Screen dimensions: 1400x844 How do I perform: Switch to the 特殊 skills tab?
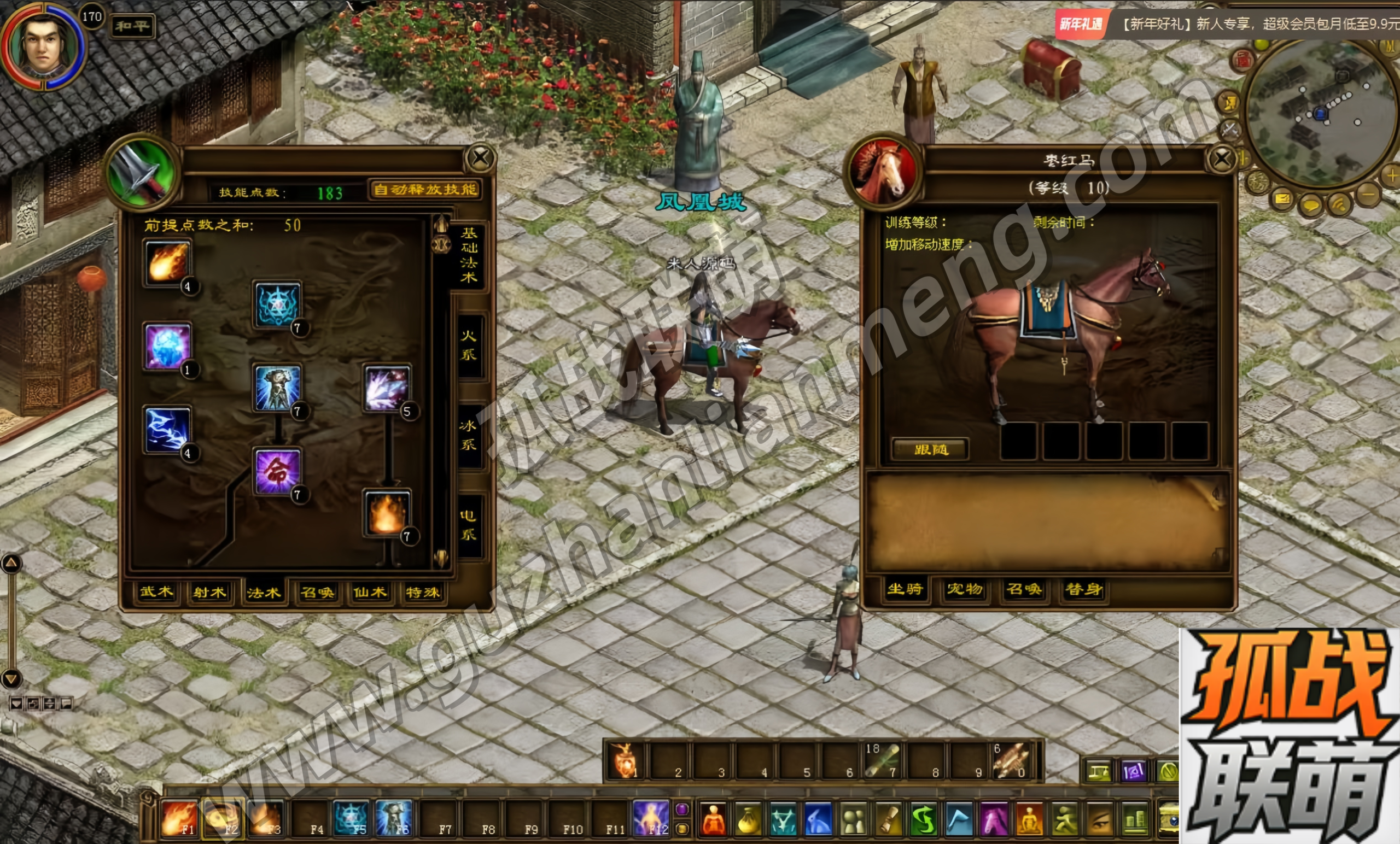coord(422,593)
